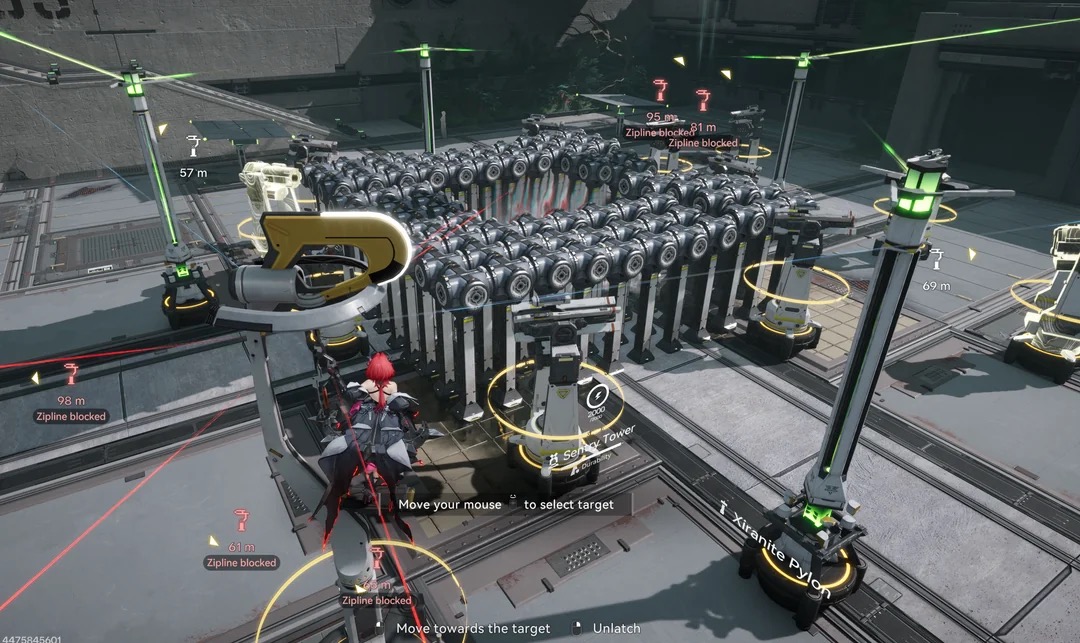Select the 57 m zipline target marker
Image resolution: width=1080 pixels, height=643 pixels.
(192, 146)
